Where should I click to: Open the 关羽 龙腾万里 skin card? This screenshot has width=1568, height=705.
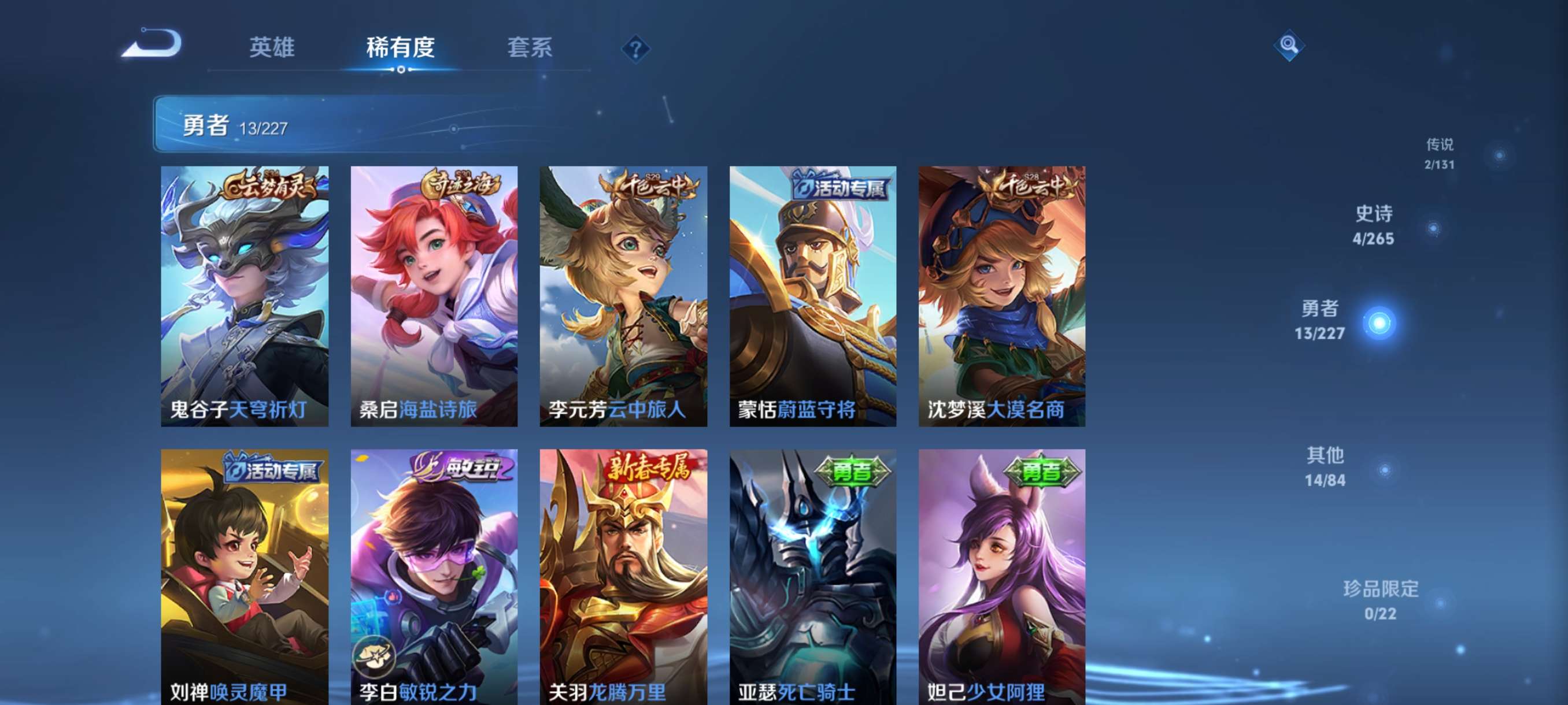click(x=623, y=577)
